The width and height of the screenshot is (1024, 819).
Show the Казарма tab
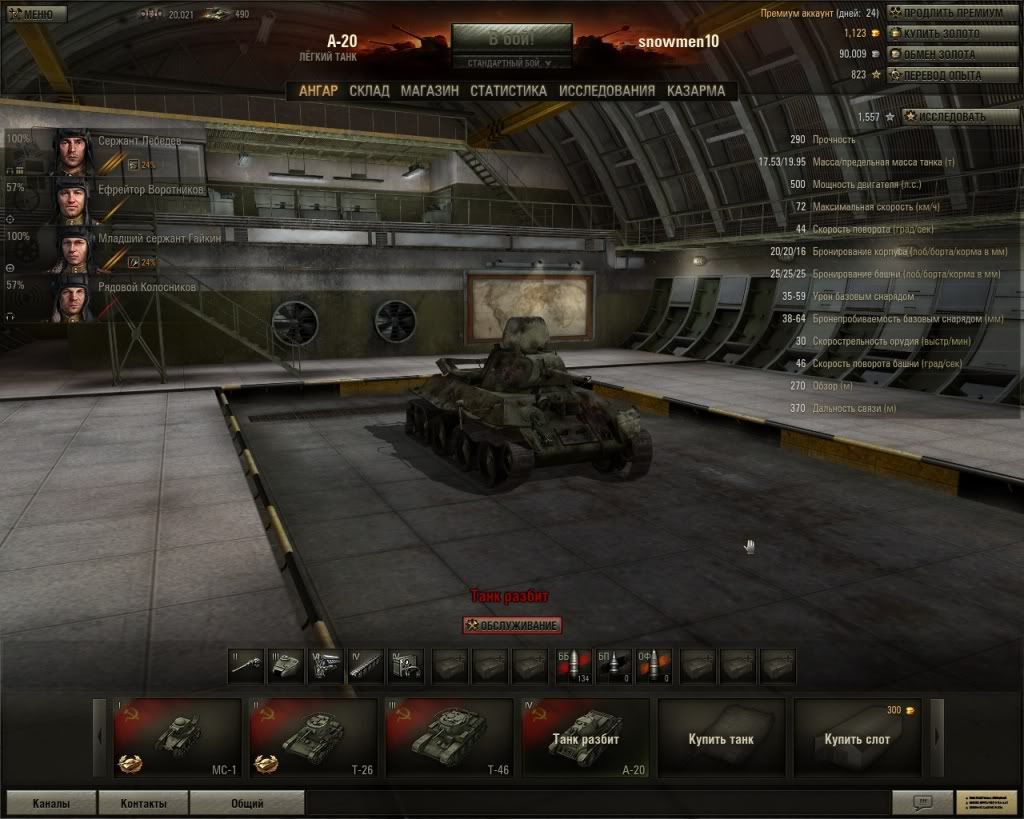tap(696, 90)
